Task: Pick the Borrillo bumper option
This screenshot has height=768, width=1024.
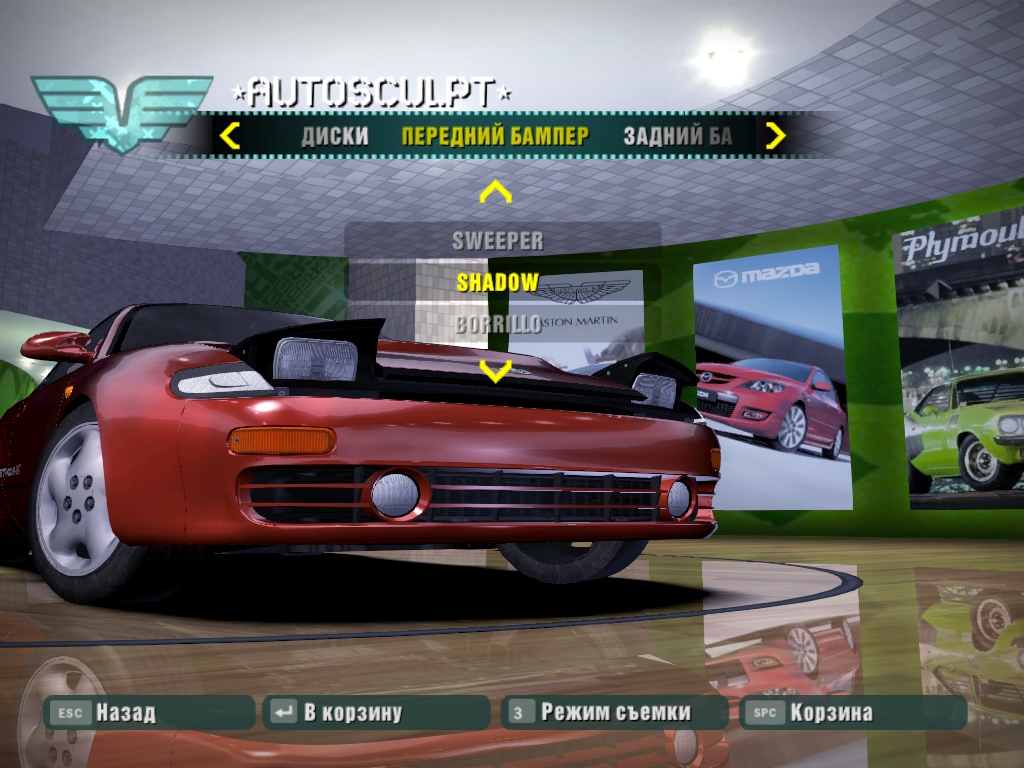Action: [x=497, y=324]
